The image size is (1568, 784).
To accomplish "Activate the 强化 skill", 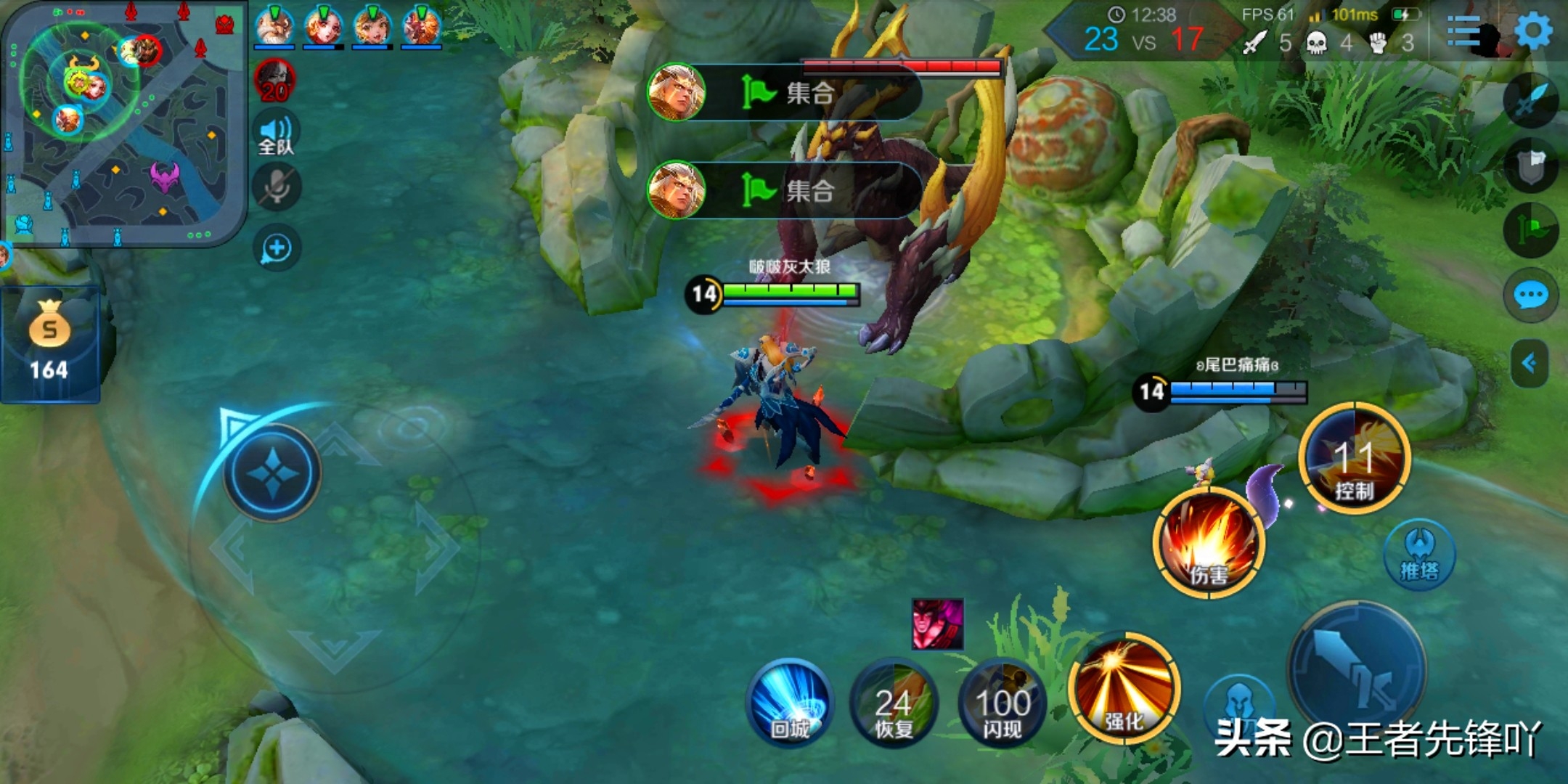I will (x=1124, y=687).
